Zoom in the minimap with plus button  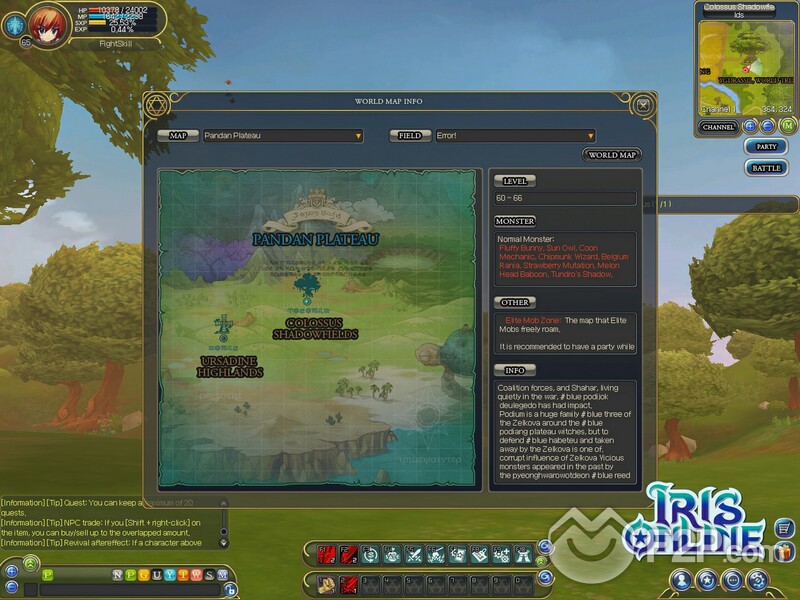tap(750, 126)
